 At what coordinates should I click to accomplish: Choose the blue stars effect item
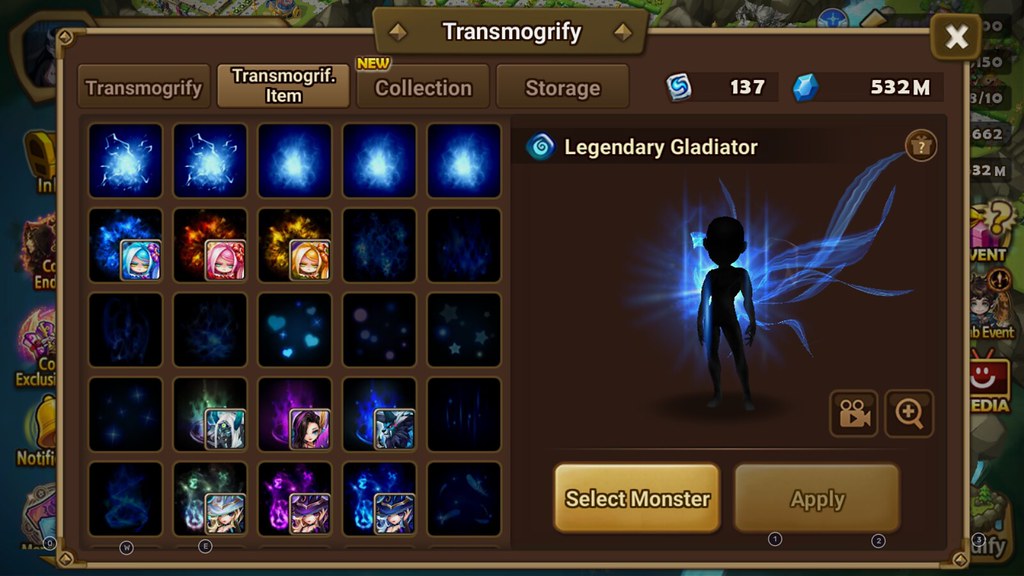coord(463,329)
